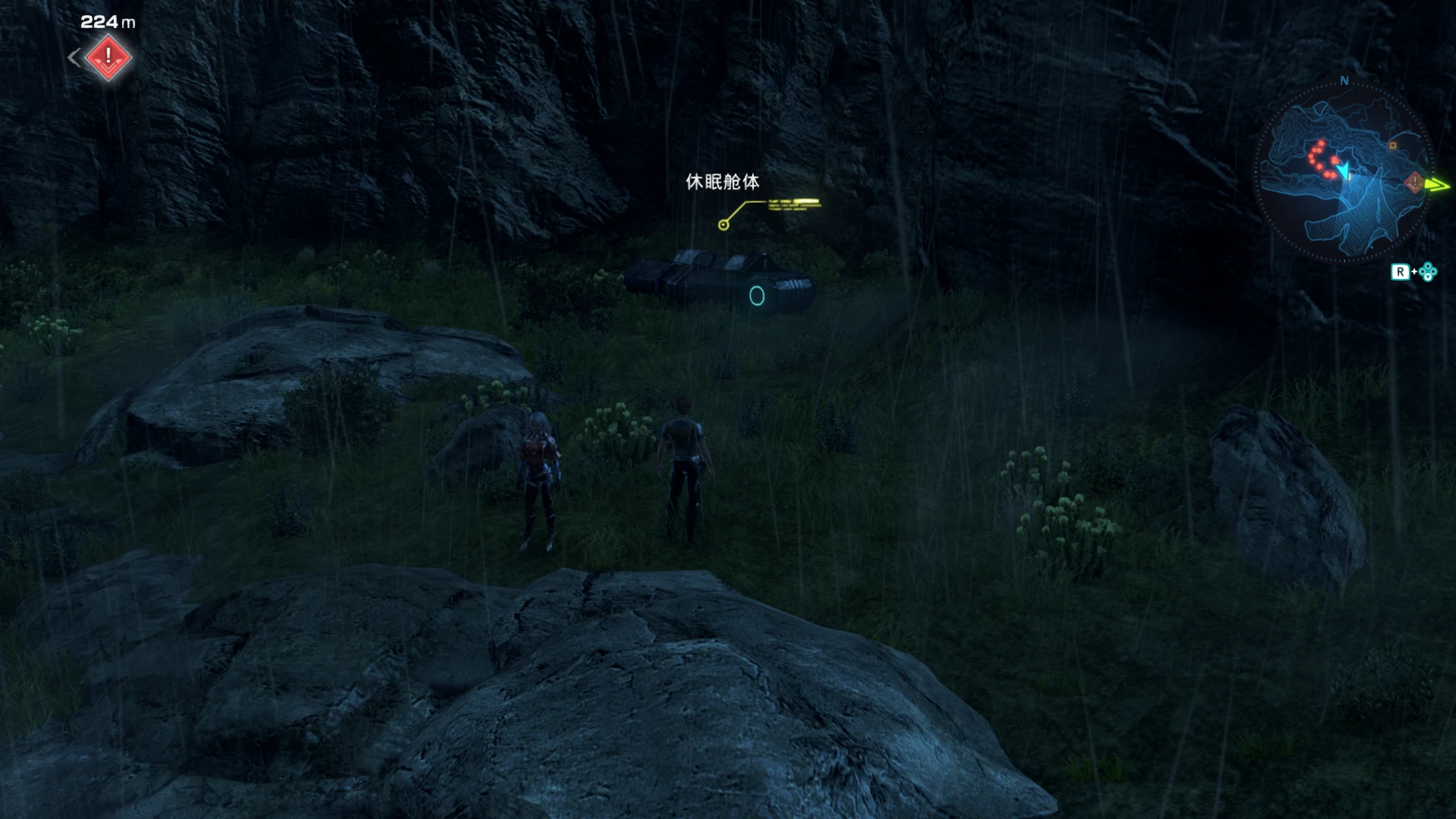Click the orange square marker on minimap
The width and height of the screenshot is (1456, 819).
pyautogui.click(x=1393, y=145)
